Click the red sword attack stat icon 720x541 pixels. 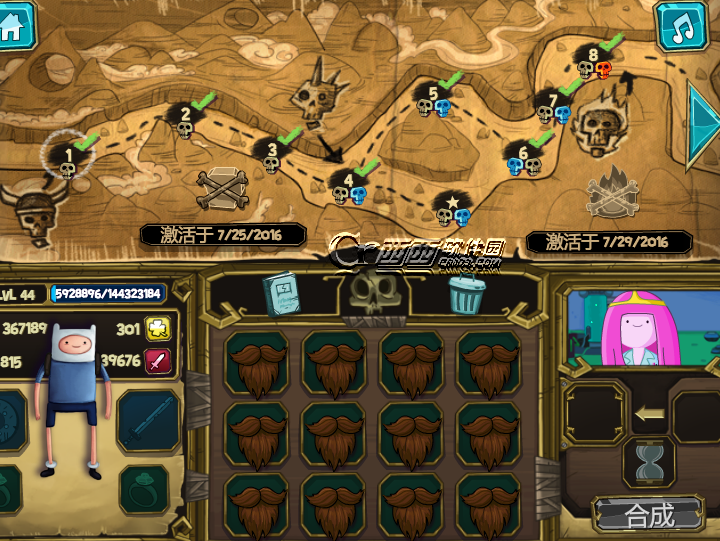pyautogui.click(x=159, y=361)
